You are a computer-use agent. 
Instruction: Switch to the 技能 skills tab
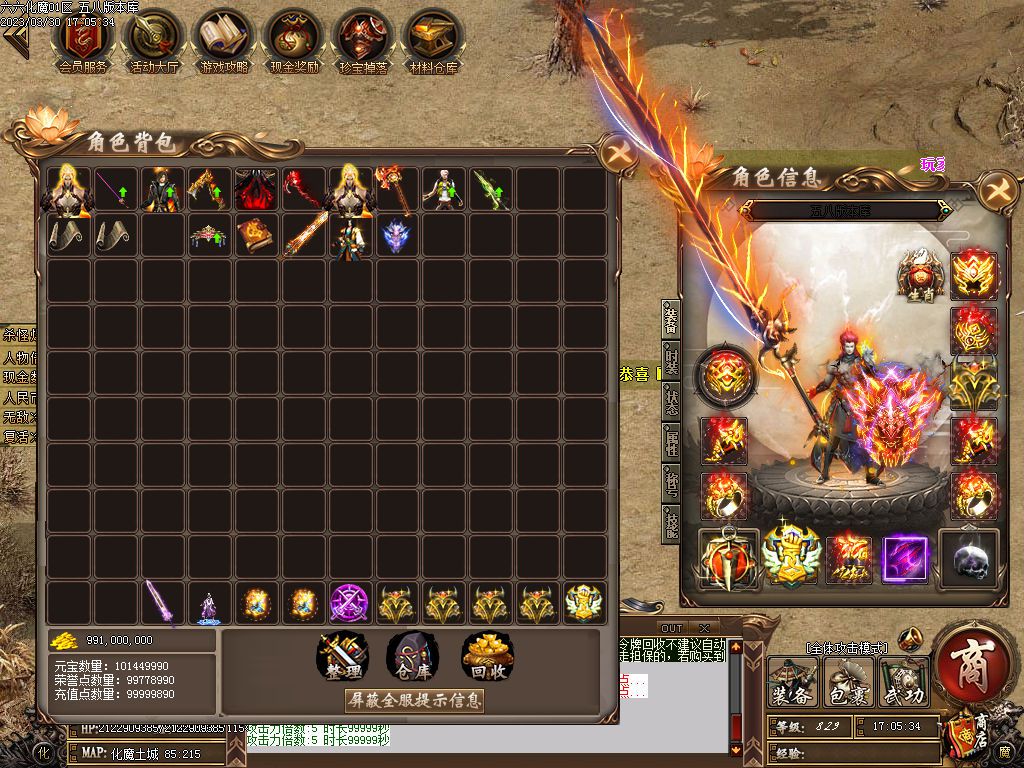pos(671,528)
